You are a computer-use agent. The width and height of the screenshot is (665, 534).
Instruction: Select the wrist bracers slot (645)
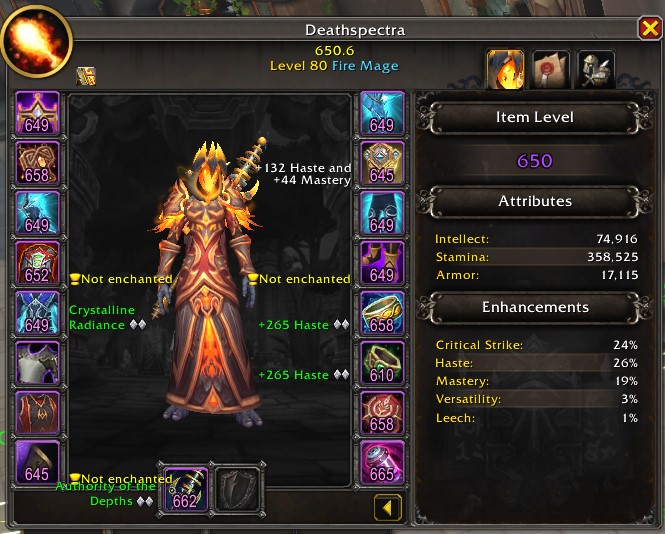(37, 461)
